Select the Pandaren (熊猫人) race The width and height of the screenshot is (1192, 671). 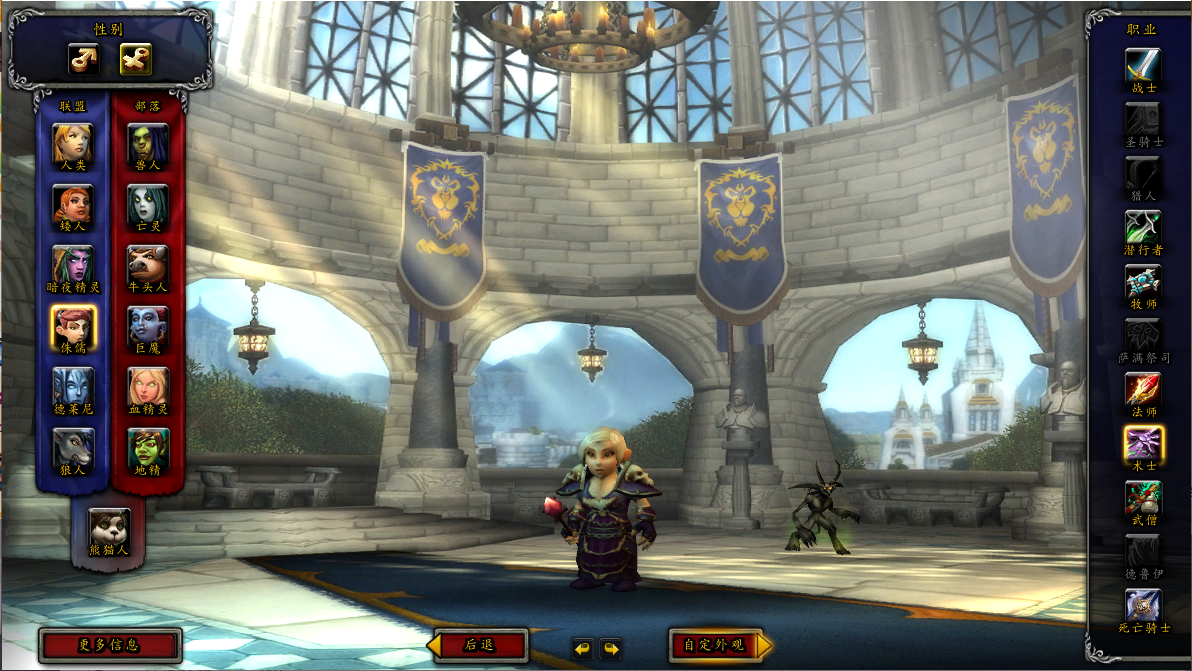[109, 527]
